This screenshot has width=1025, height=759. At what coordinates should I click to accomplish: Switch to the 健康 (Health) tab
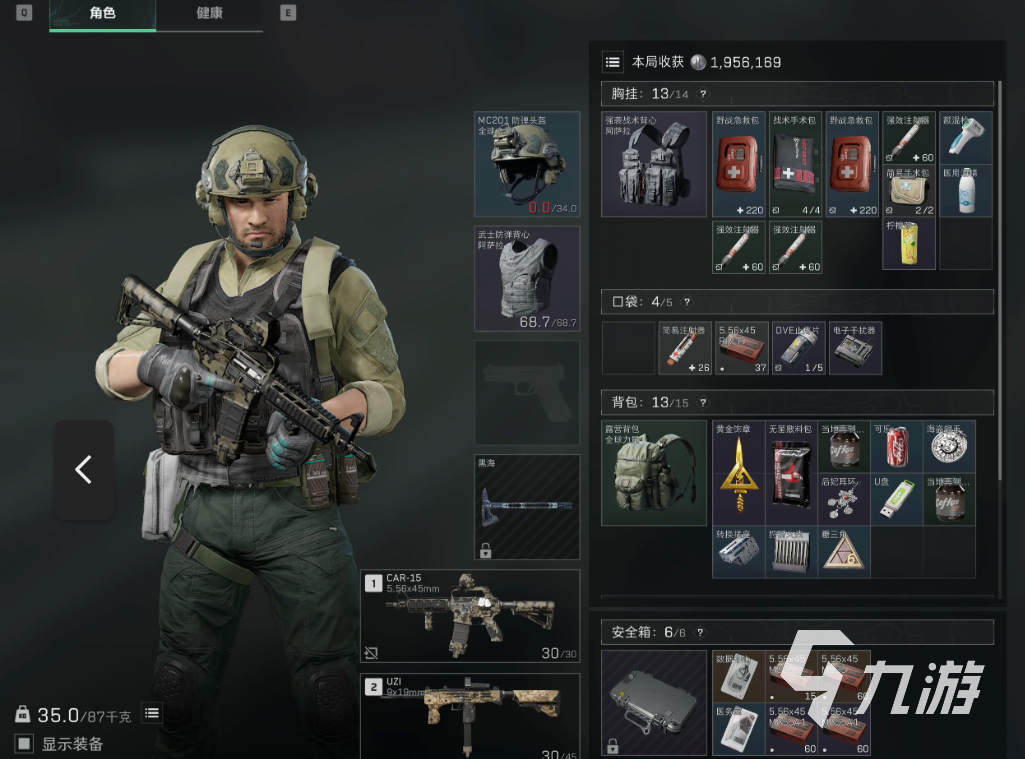tap(209, 14)
